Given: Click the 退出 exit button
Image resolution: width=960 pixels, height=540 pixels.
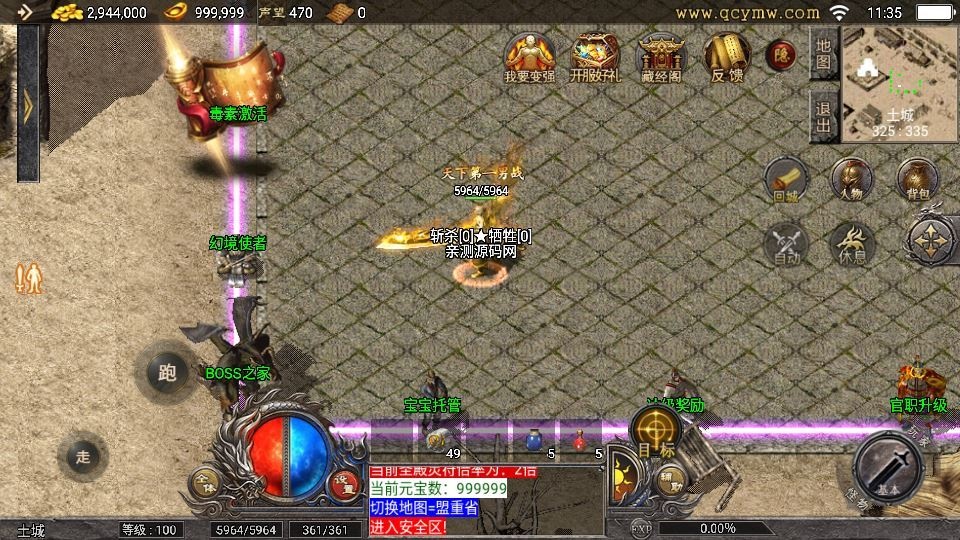Looking at the screenshot, I should pos(823,117).
